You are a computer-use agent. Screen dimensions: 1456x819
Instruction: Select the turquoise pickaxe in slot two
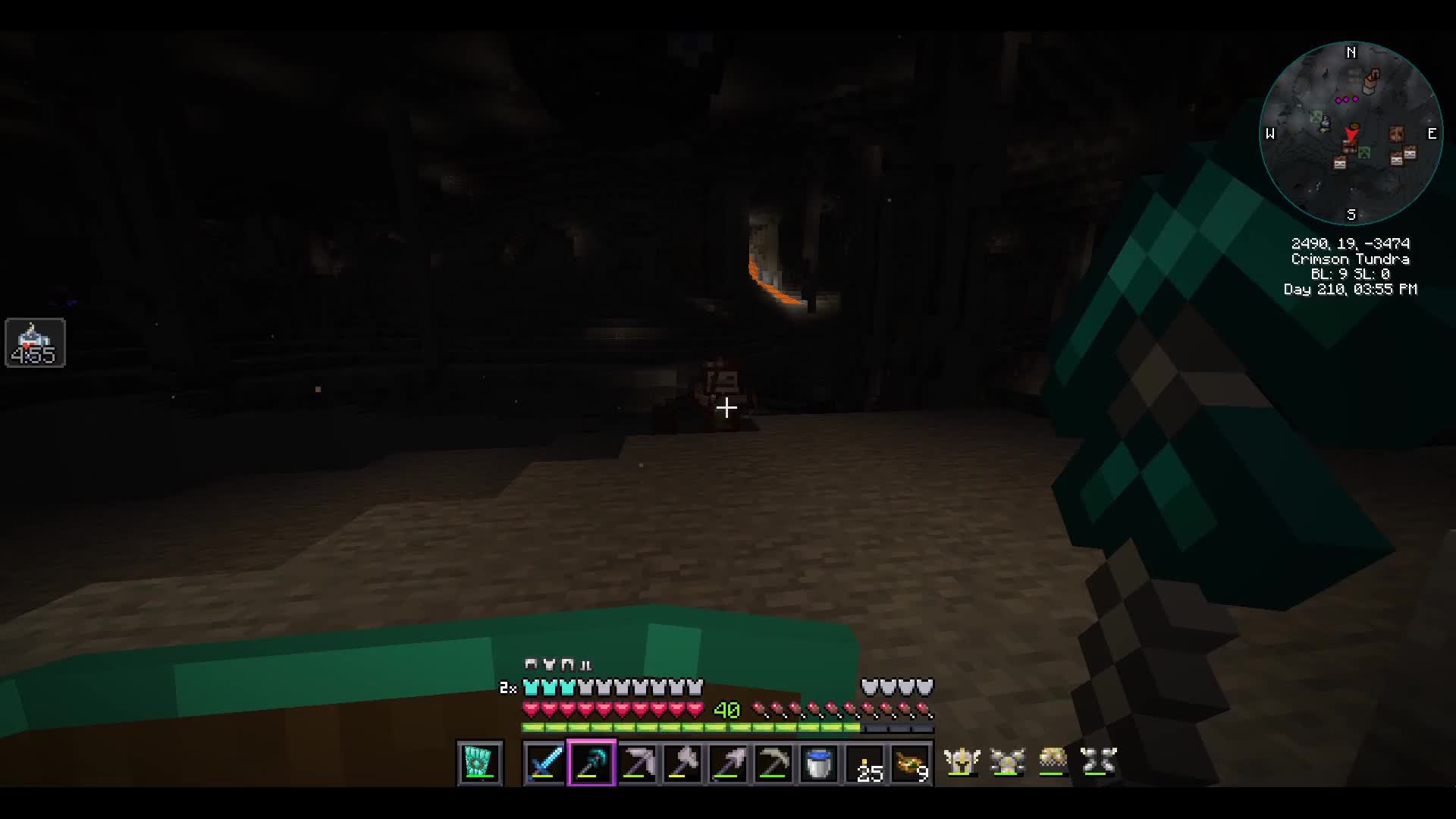point(591,764)
